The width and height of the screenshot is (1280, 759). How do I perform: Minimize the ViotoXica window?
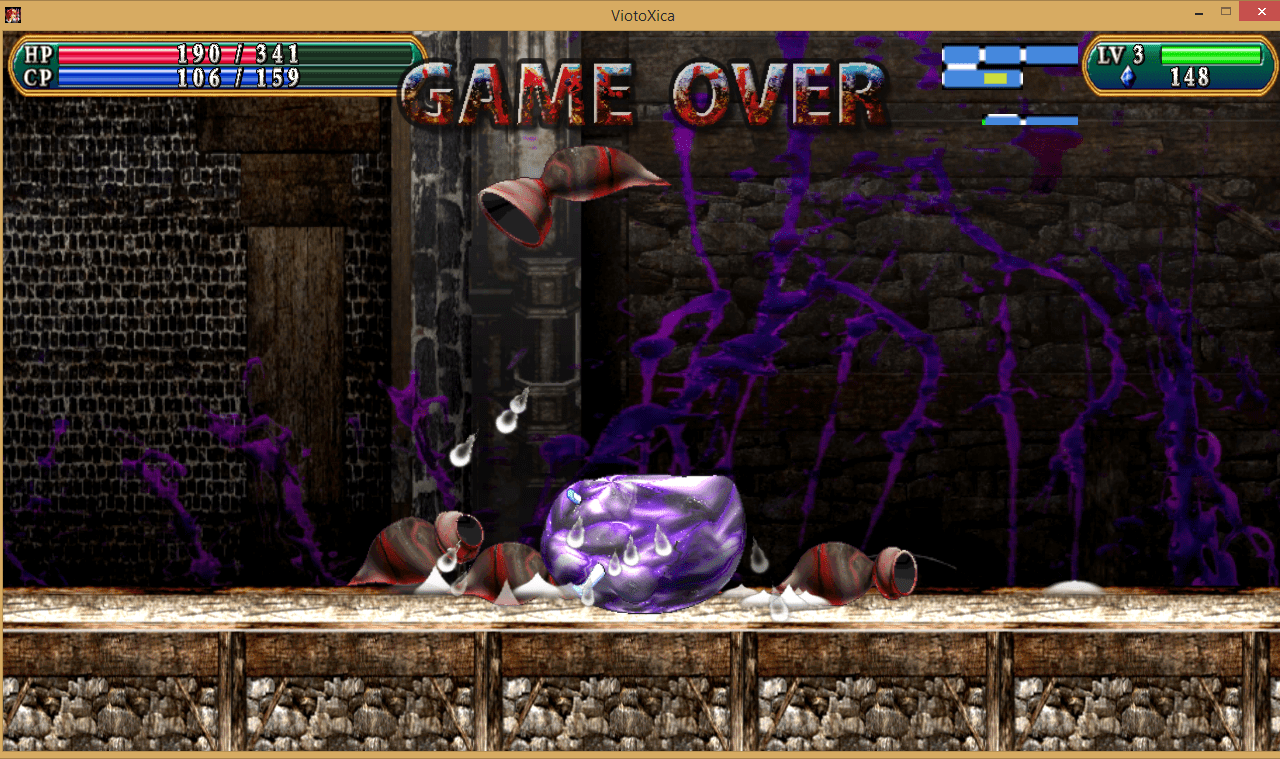1198,11
